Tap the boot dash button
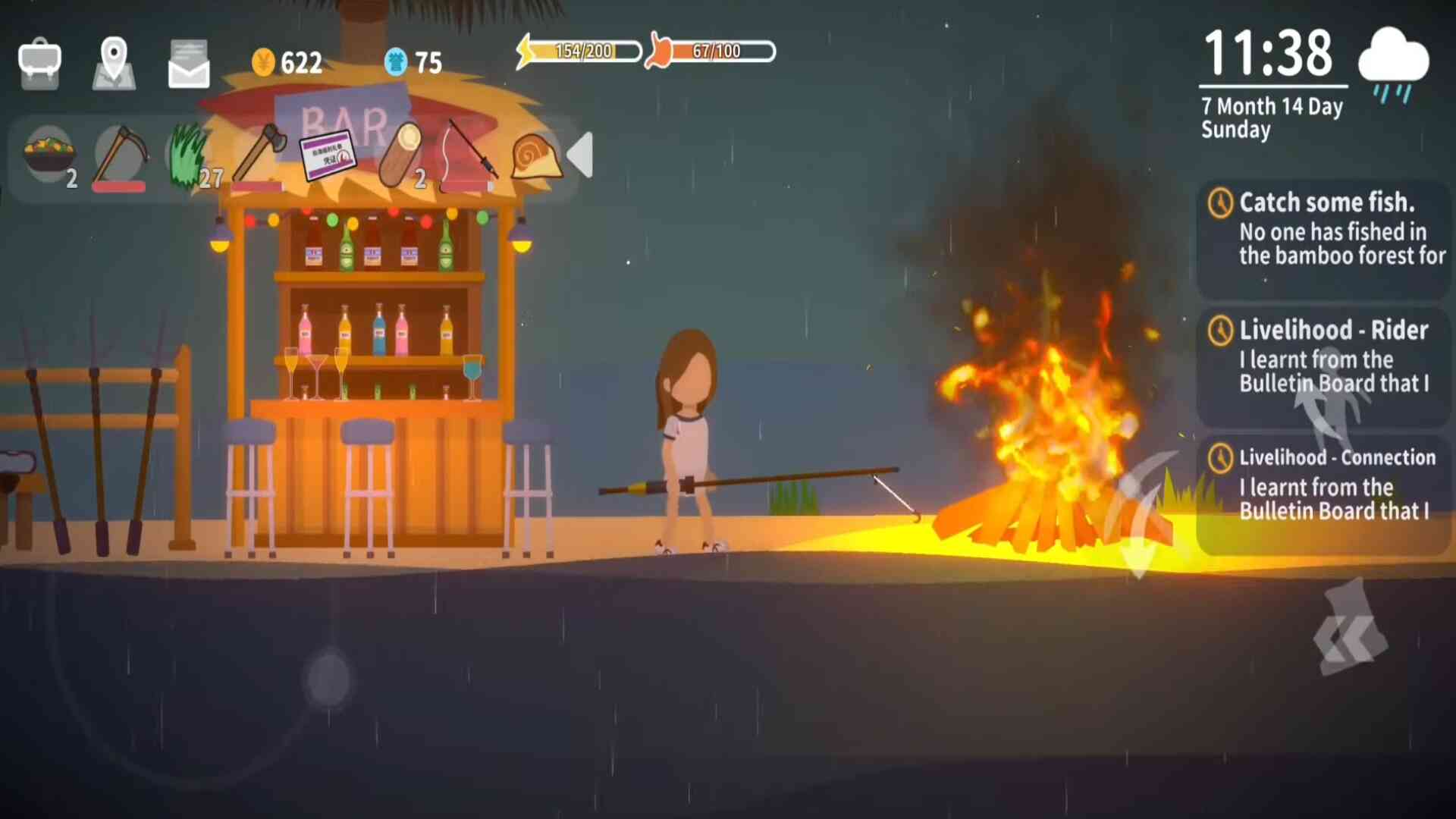The width and height of the screenshot is (1456, 819). 1351,628
